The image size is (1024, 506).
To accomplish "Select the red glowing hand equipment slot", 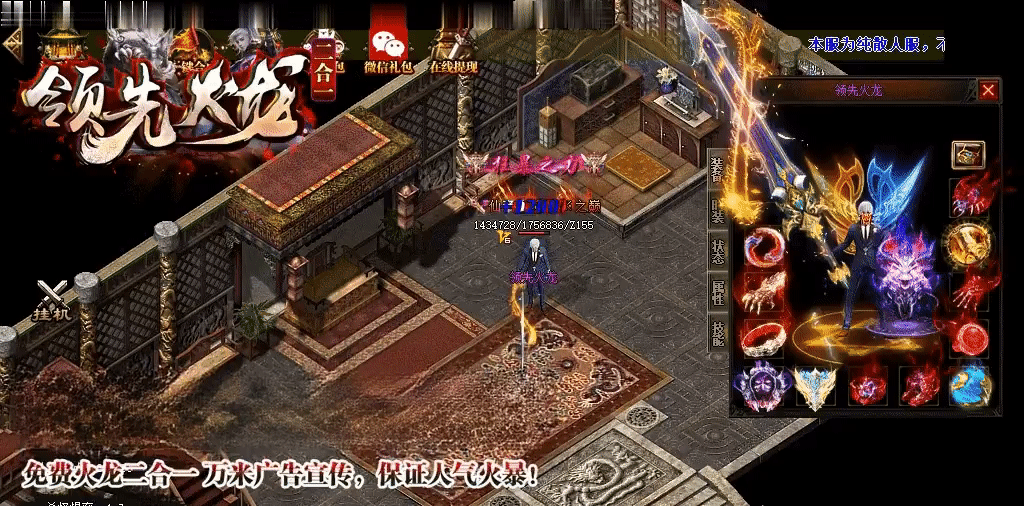I will point(968,292).
